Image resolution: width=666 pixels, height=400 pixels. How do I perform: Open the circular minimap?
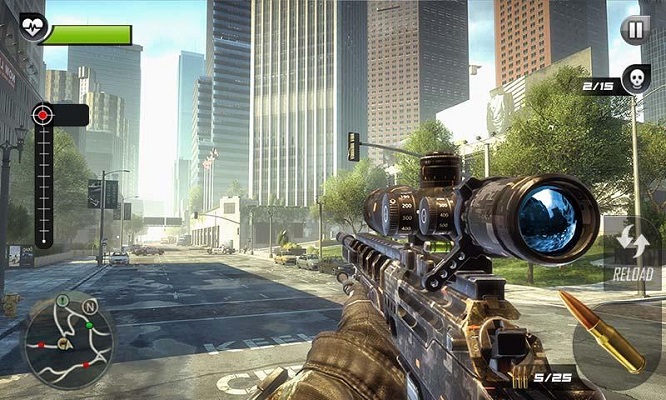[x=68, y=341]
